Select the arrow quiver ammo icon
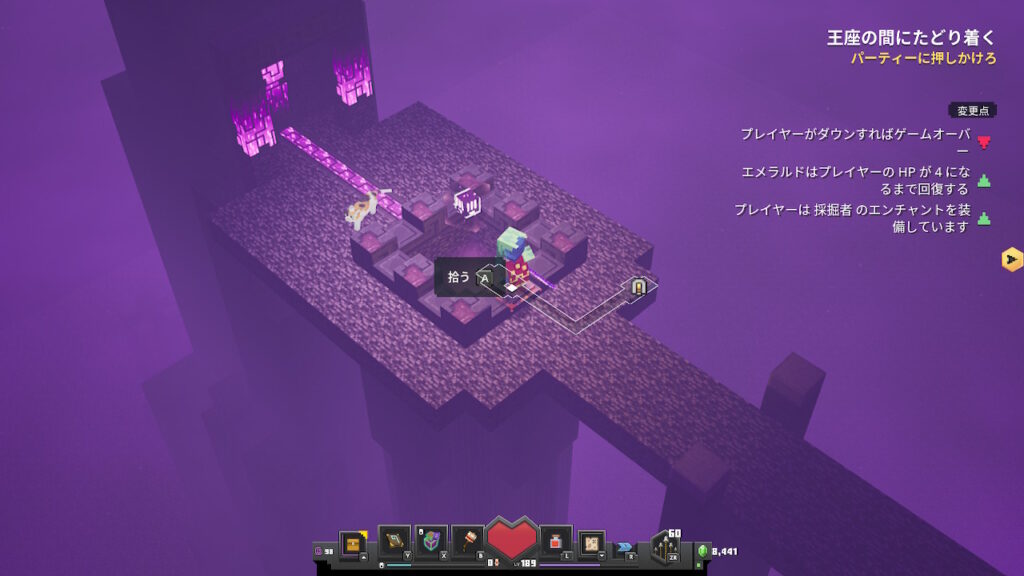The width and height of the screenshot is (1024, 576). (665, 545)
